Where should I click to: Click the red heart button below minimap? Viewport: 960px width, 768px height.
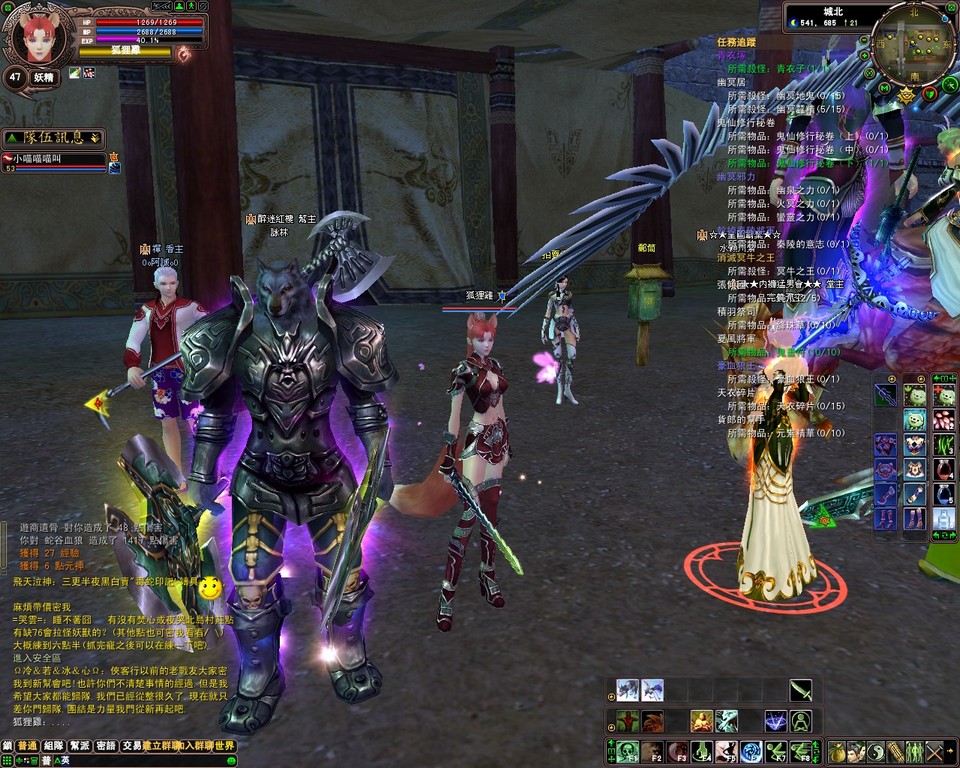(929, 92)
